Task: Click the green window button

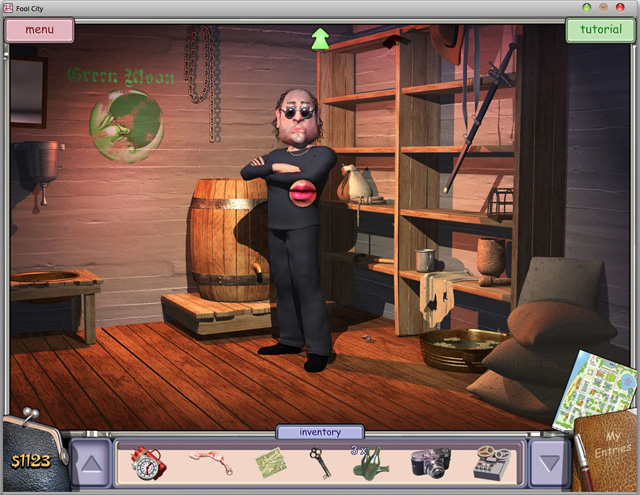Action: point(587,7)
